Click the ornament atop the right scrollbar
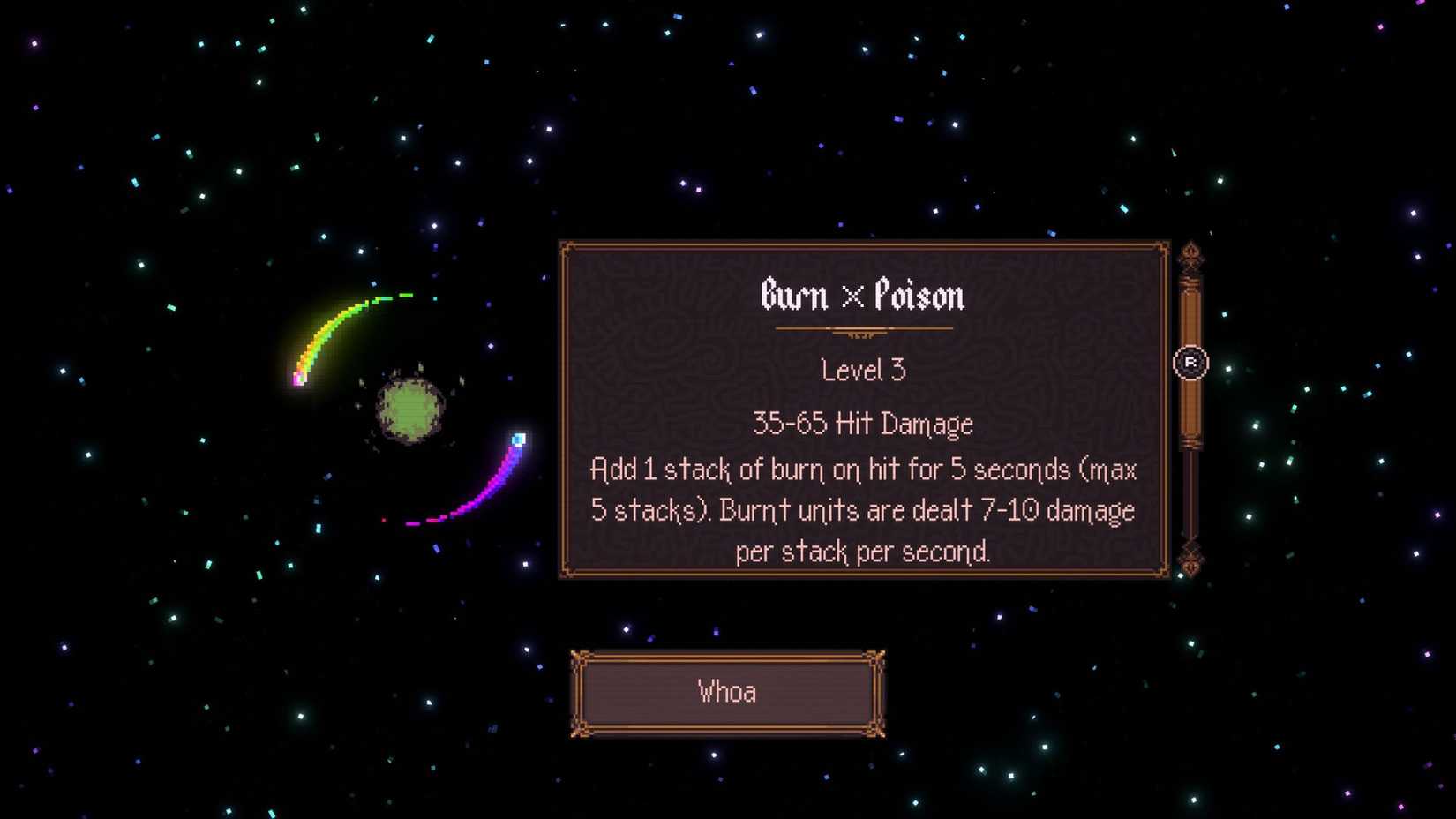The image size is (1456, 819). (x=1191, y=254)
